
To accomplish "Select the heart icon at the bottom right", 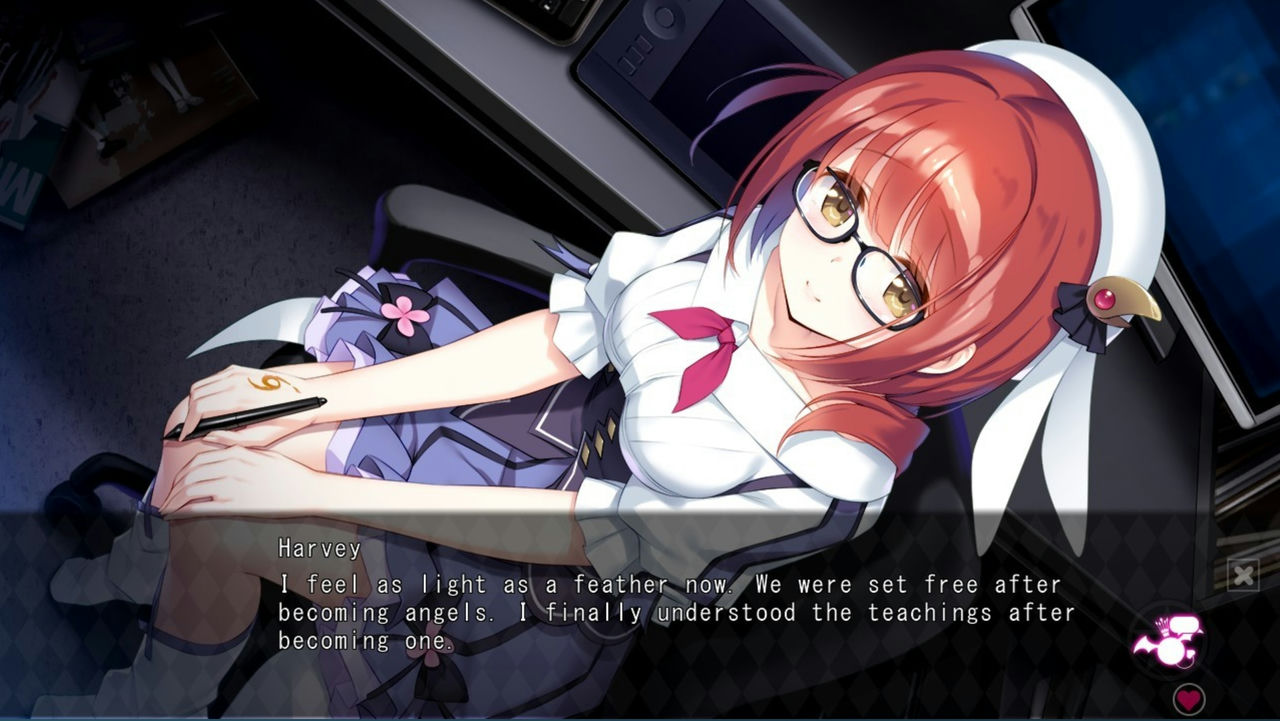I will tap(1188, 698).
